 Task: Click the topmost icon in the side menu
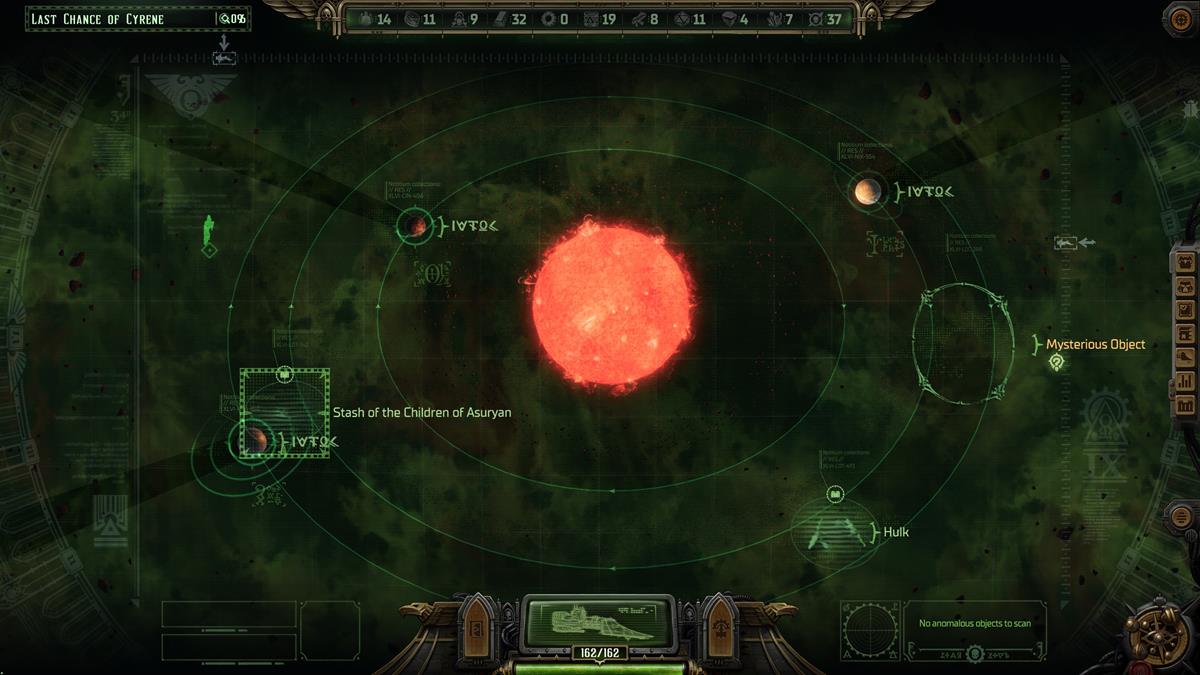[x=1185, y=262]
